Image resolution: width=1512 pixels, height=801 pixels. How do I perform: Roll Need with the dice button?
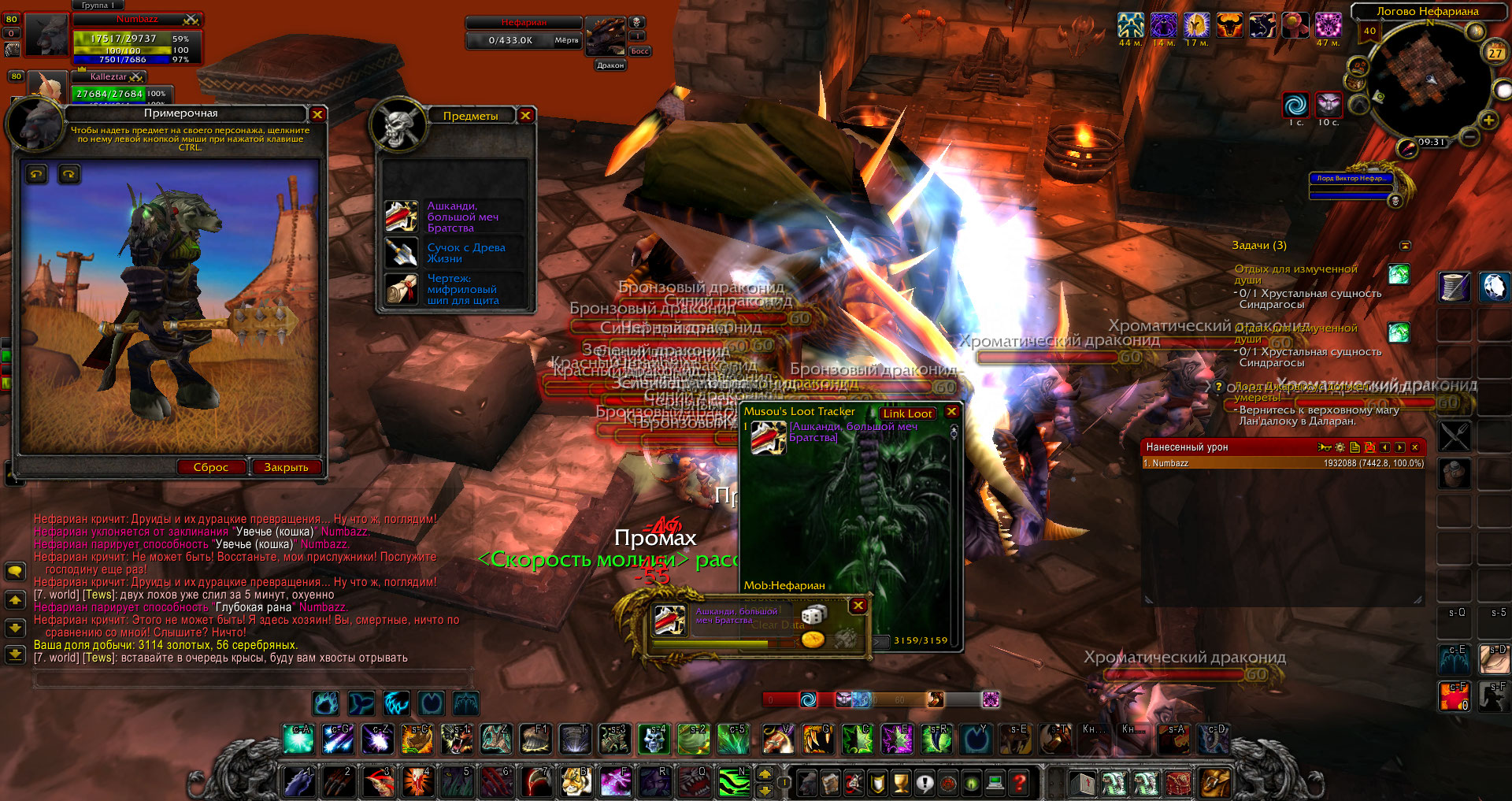(812, 615)
